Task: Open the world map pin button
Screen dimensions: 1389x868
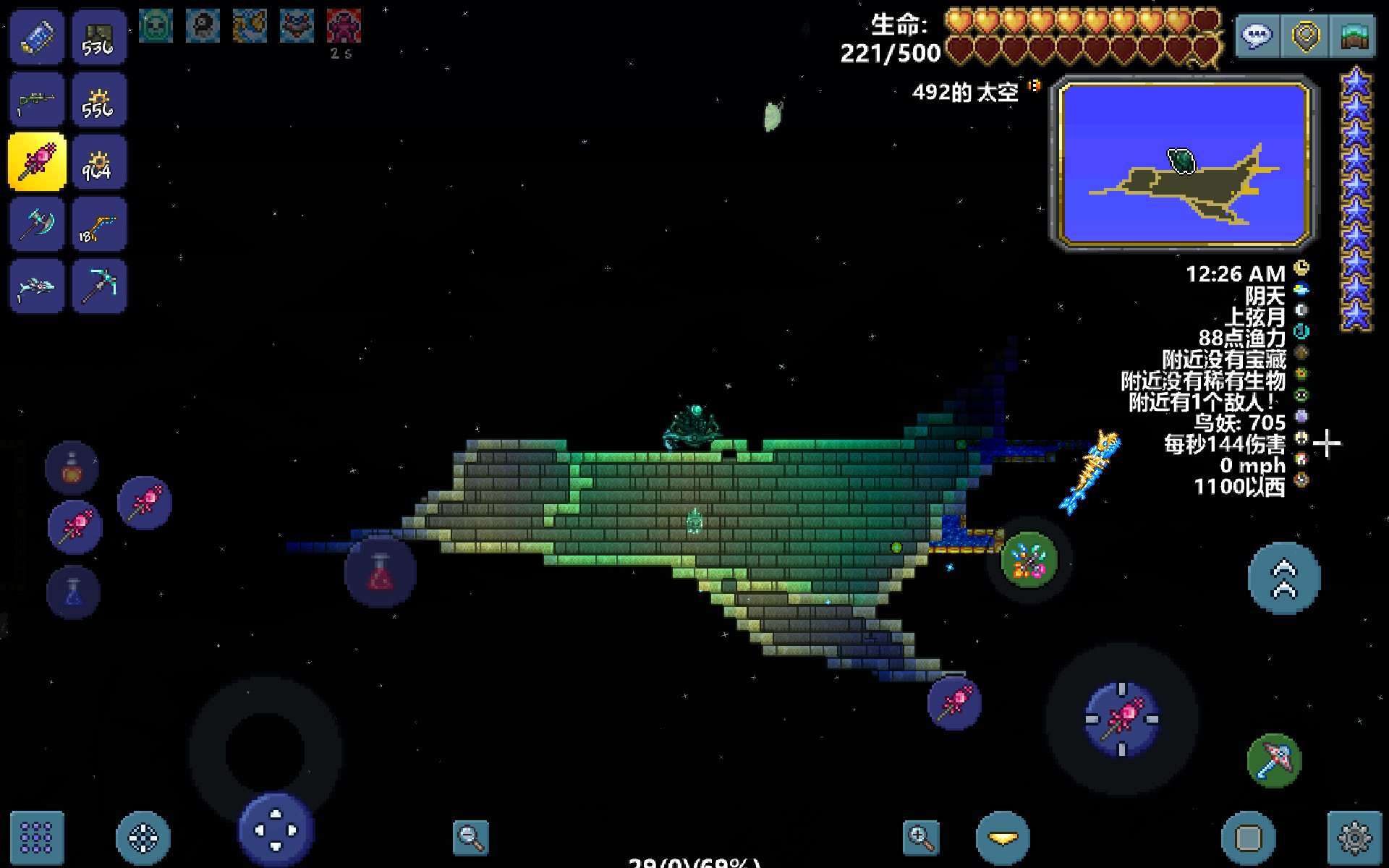Action: coord(1306,35)
